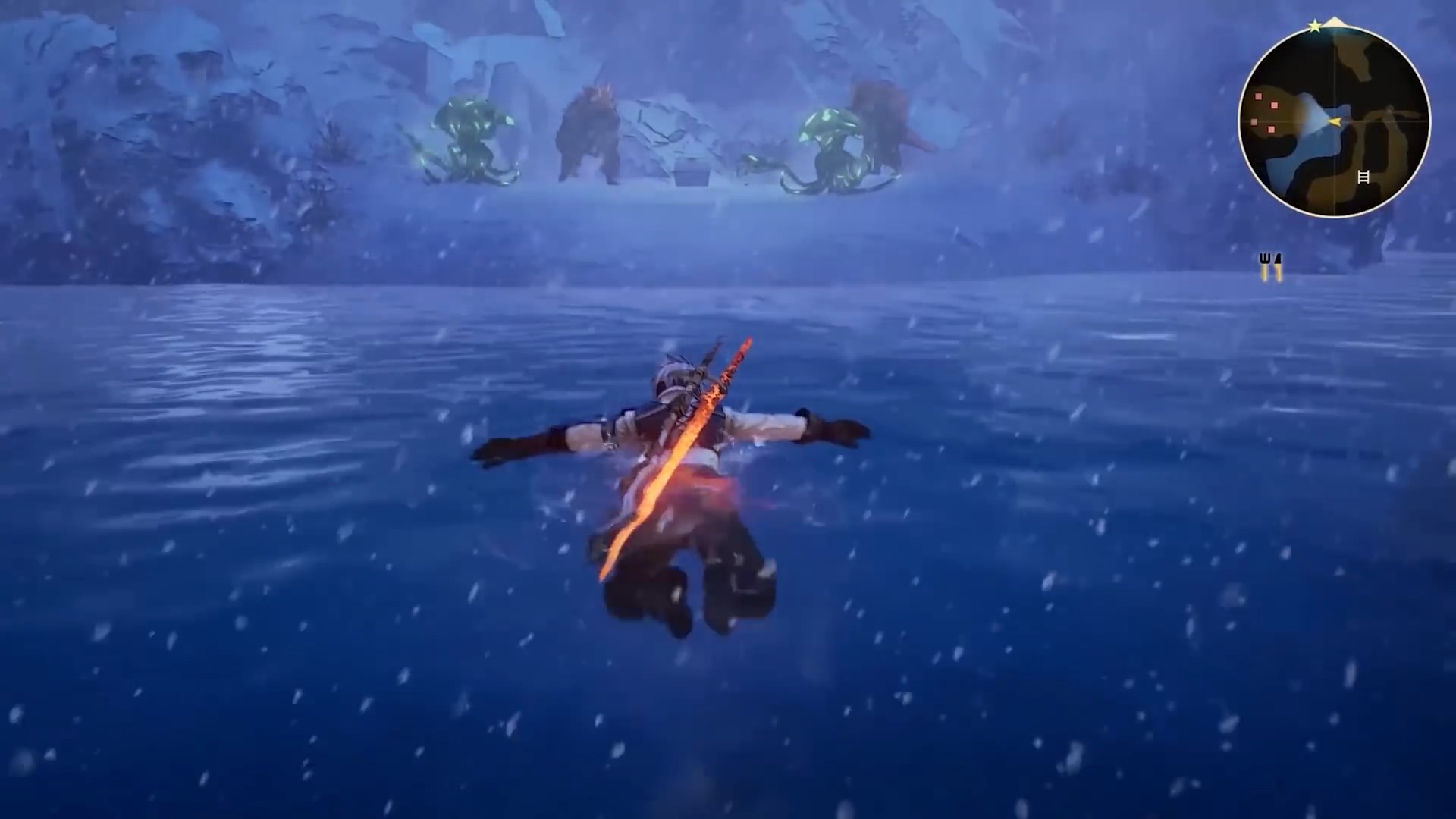Select the rightmost red enemy dot on minimap
The image size is (1456, 819).
[x=1275, y=105]
